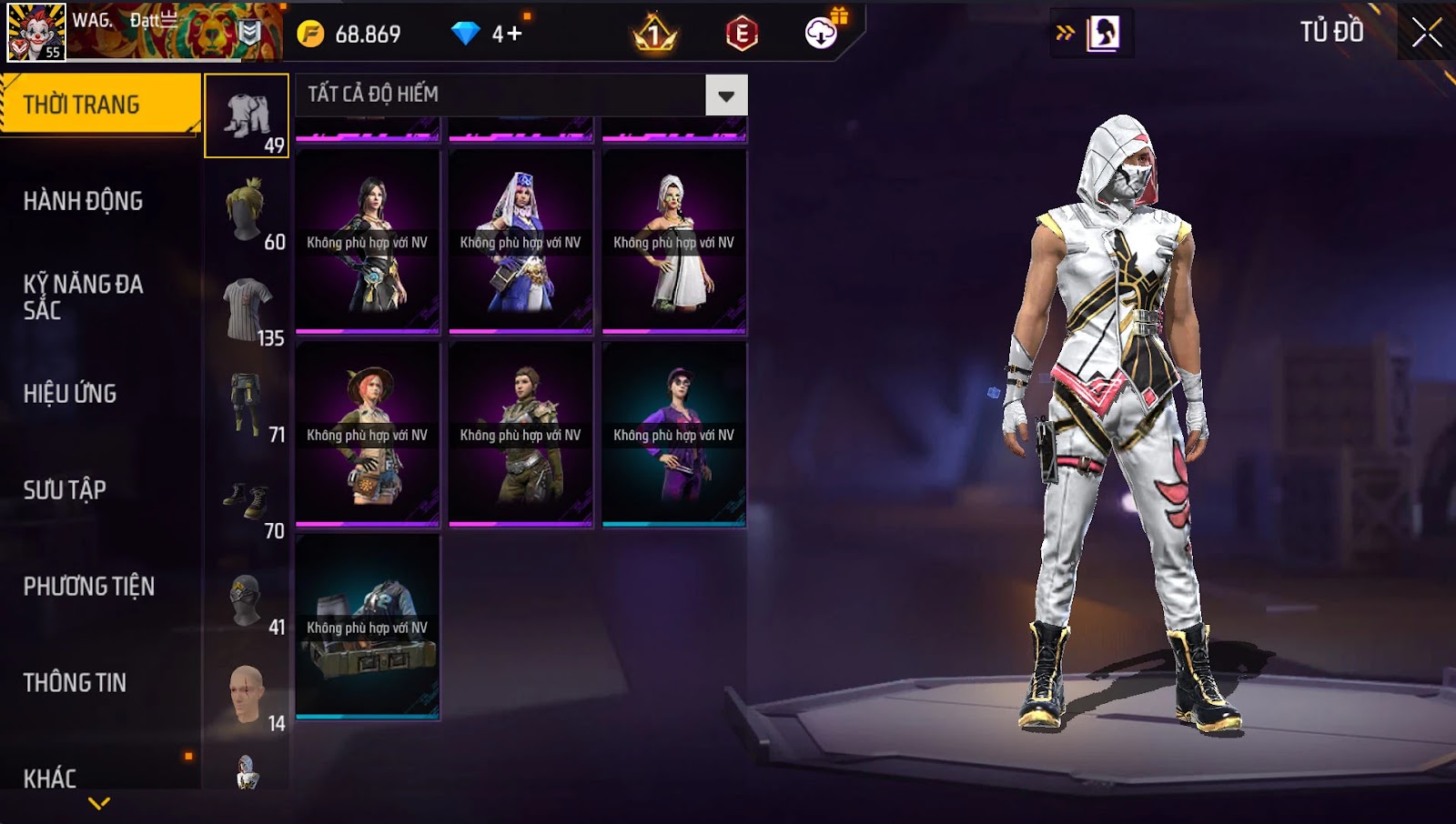This screenshot has height=824, width=1456.
Task: Show the Thông Tin tab
Action: pos(75,683)
